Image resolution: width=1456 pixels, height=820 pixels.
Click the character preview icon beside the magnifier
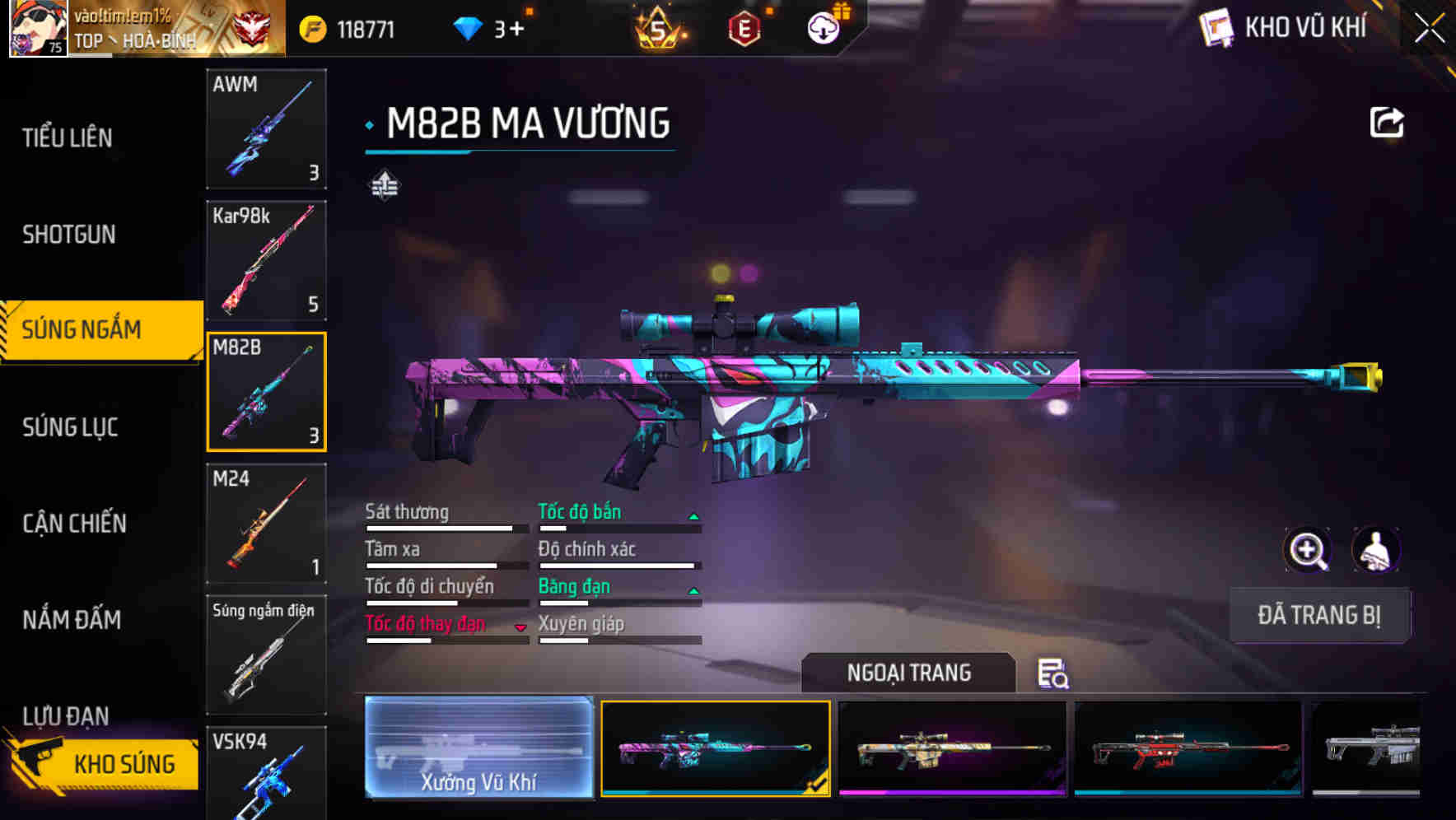(1377, 550)
